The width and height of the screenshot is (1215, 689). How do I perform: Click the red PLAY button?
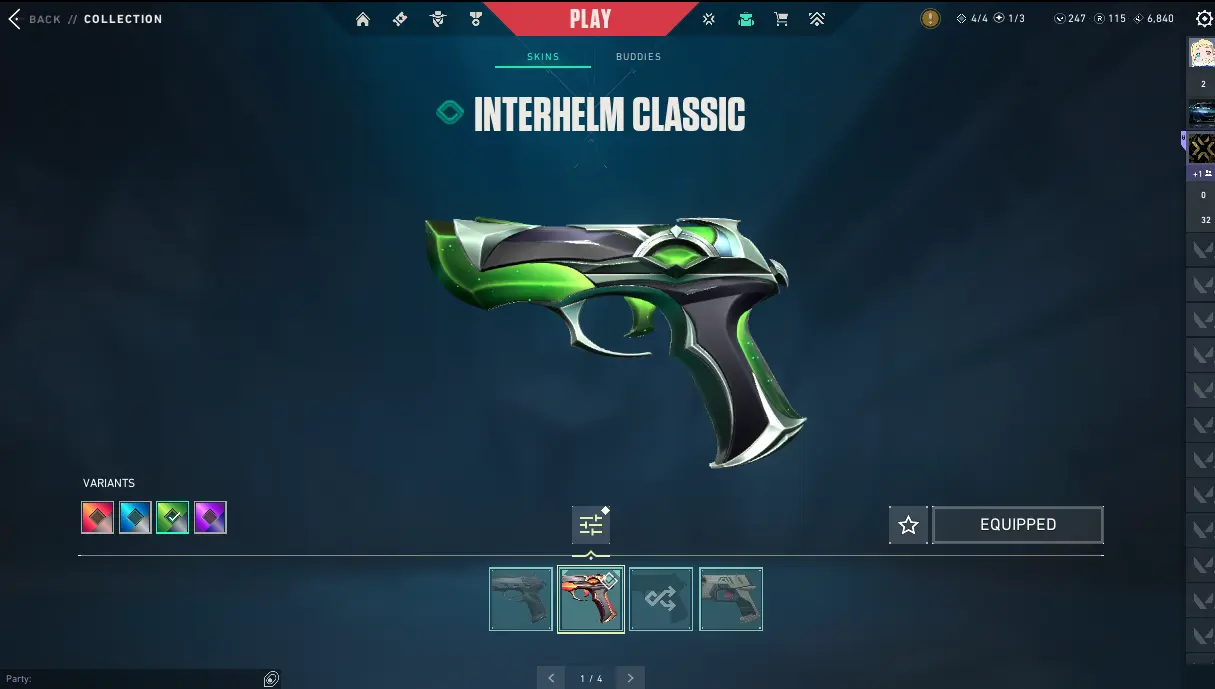click(x=590, y=18)
